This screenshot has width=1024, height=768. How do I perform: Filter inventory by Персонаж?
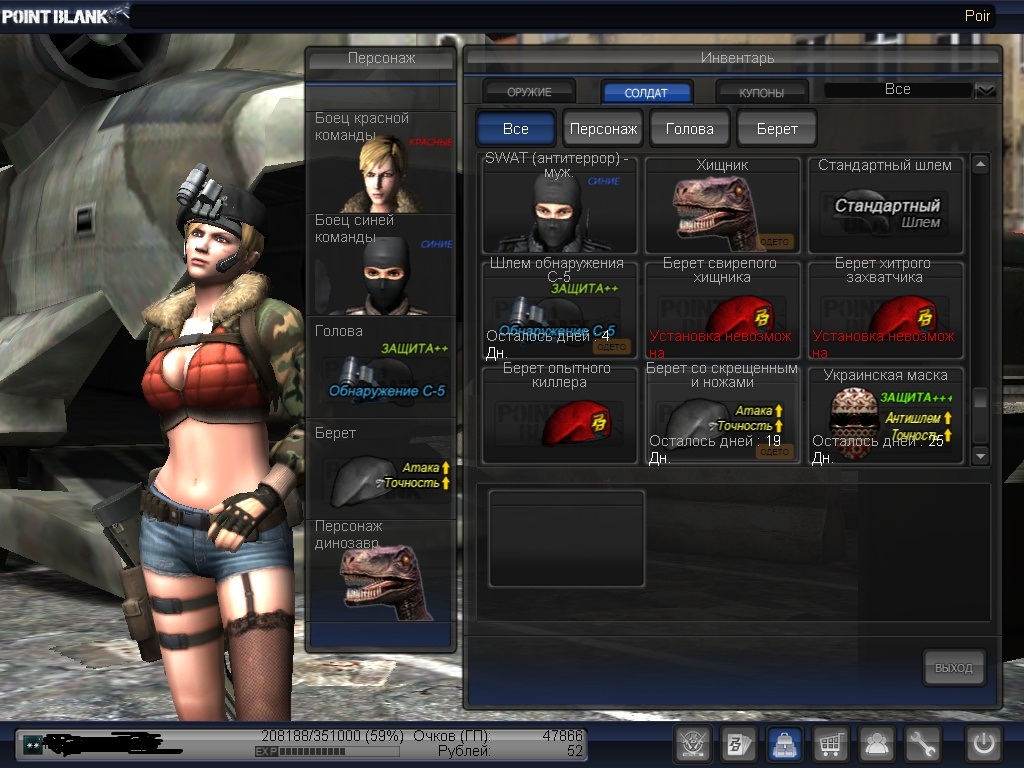coord(603,129)
